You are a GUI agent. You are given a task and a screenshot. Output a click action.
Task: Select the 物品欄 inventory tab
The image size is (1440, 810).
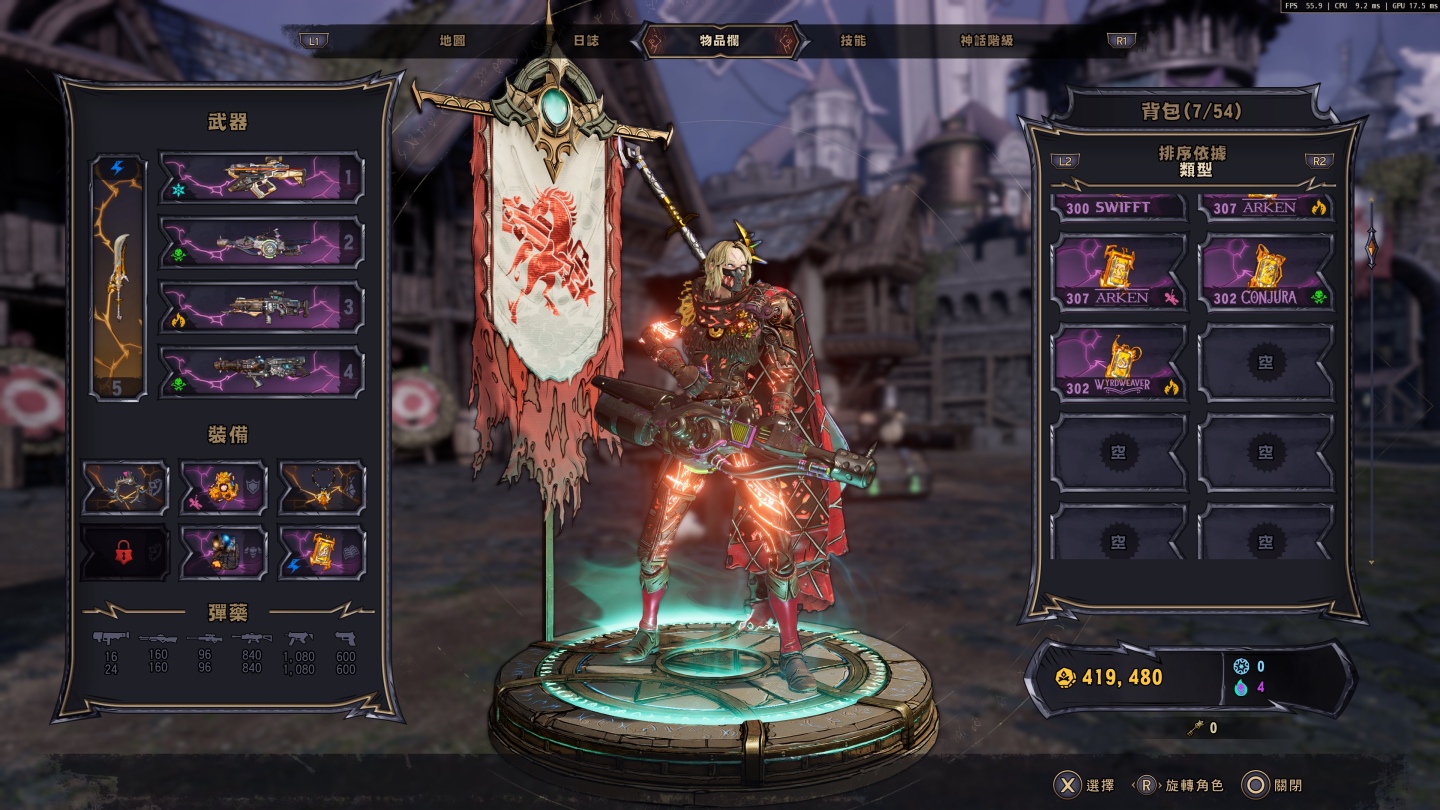click(719, 41)
